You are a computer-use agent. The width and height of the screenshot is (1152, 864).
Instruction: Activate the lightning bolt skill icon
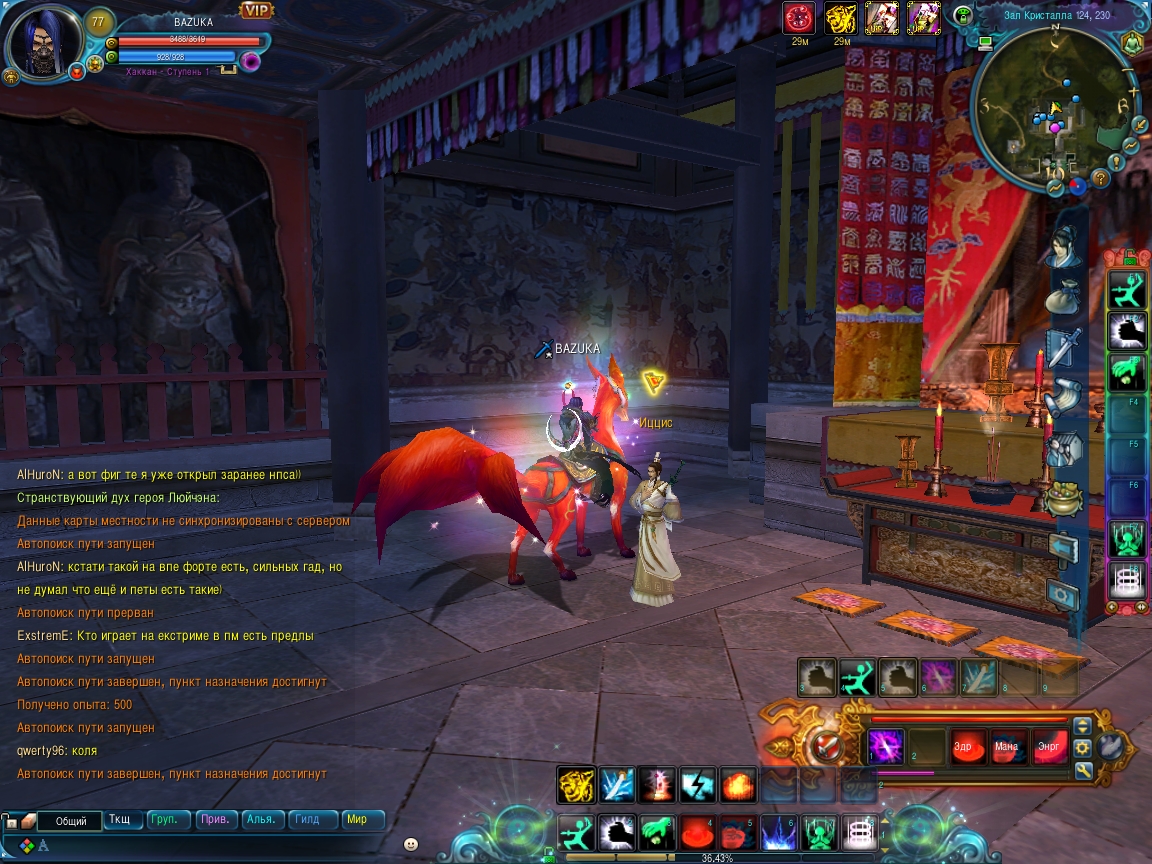[695, 785]
